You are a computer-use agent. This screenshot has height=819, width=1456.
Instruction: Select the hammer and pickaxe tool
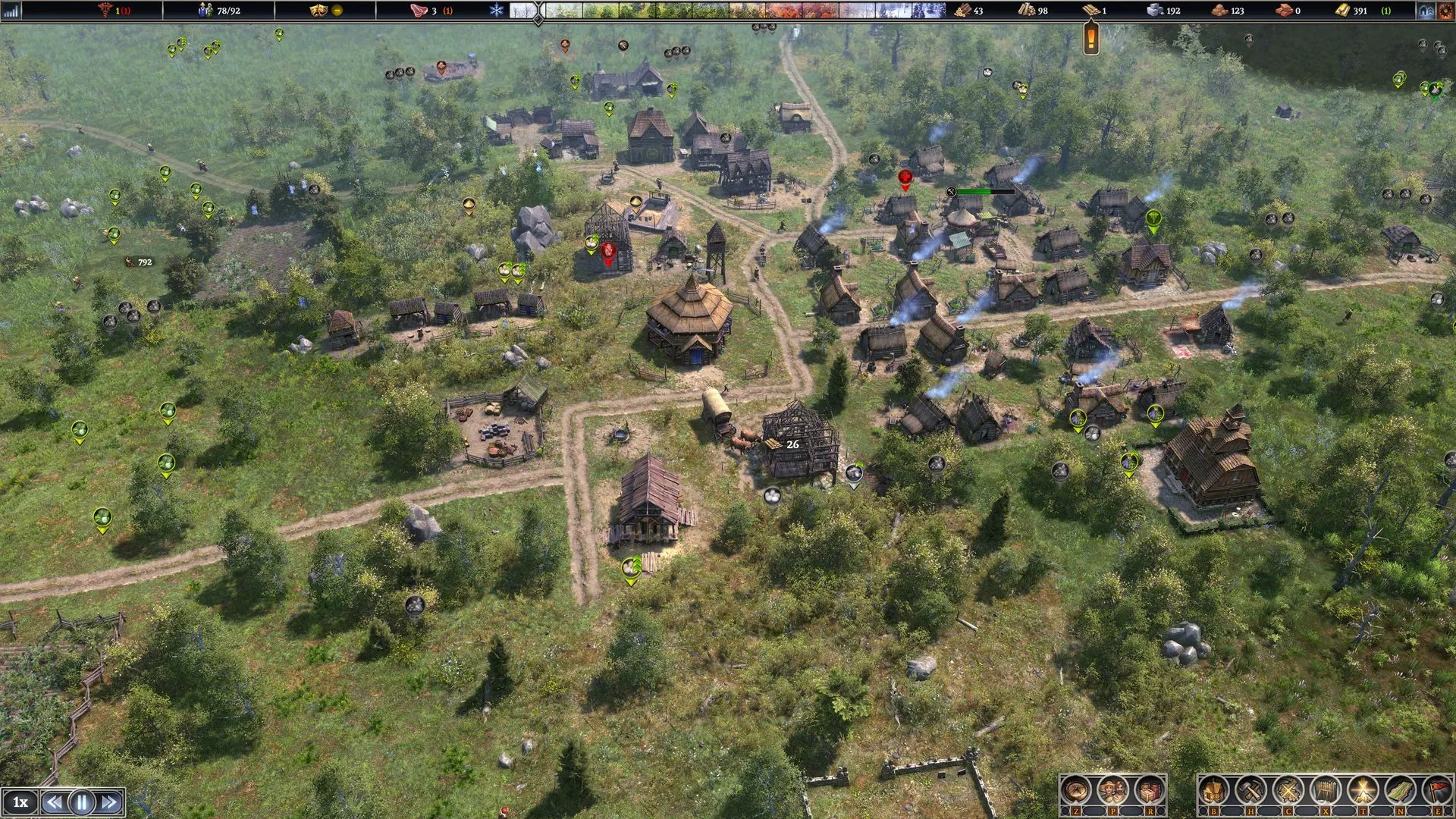(x=1250, y=790)
